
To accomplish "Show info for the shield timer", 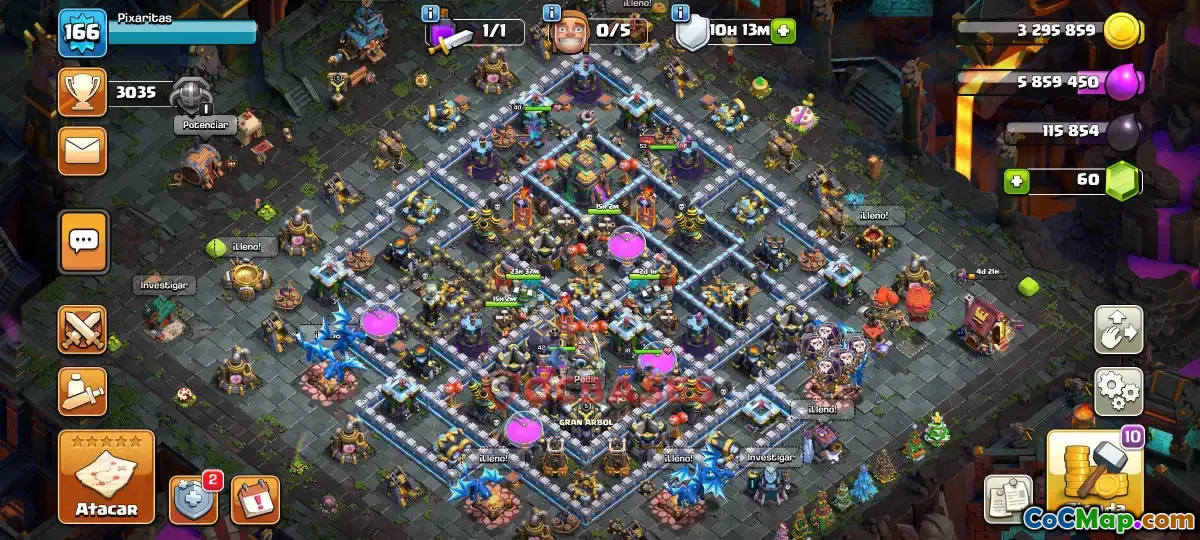I will tap(681, 14).
